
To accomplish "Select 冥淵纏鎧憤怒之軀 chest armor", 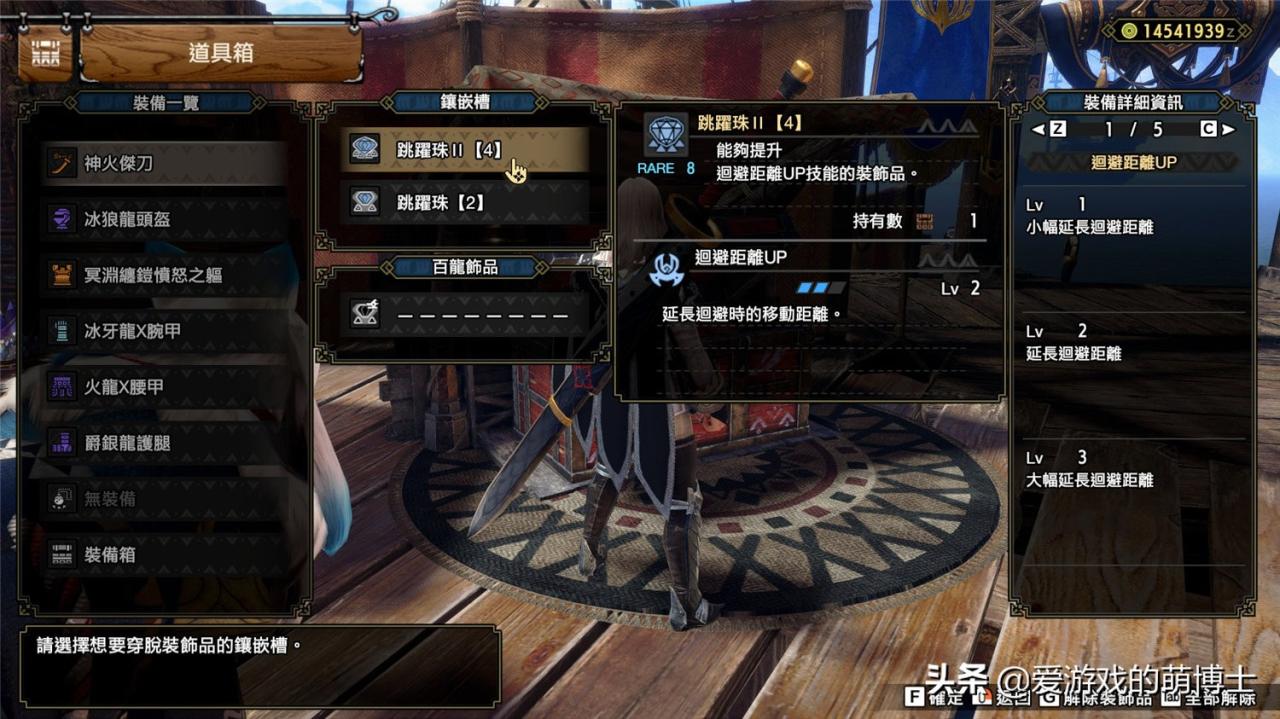I will 165,275.
